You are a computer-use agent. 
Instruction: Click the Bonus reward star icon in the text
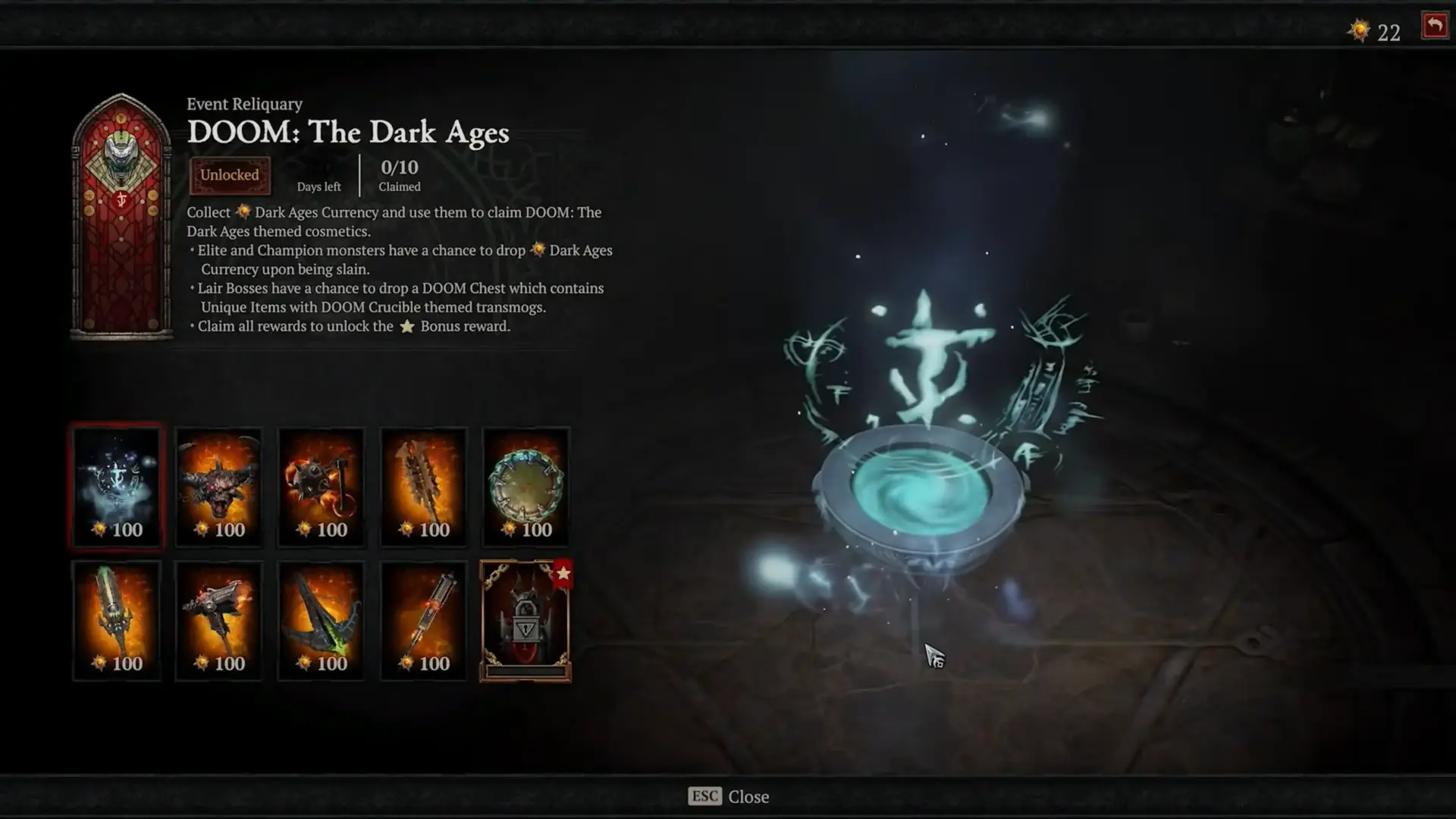pos(407,326)
